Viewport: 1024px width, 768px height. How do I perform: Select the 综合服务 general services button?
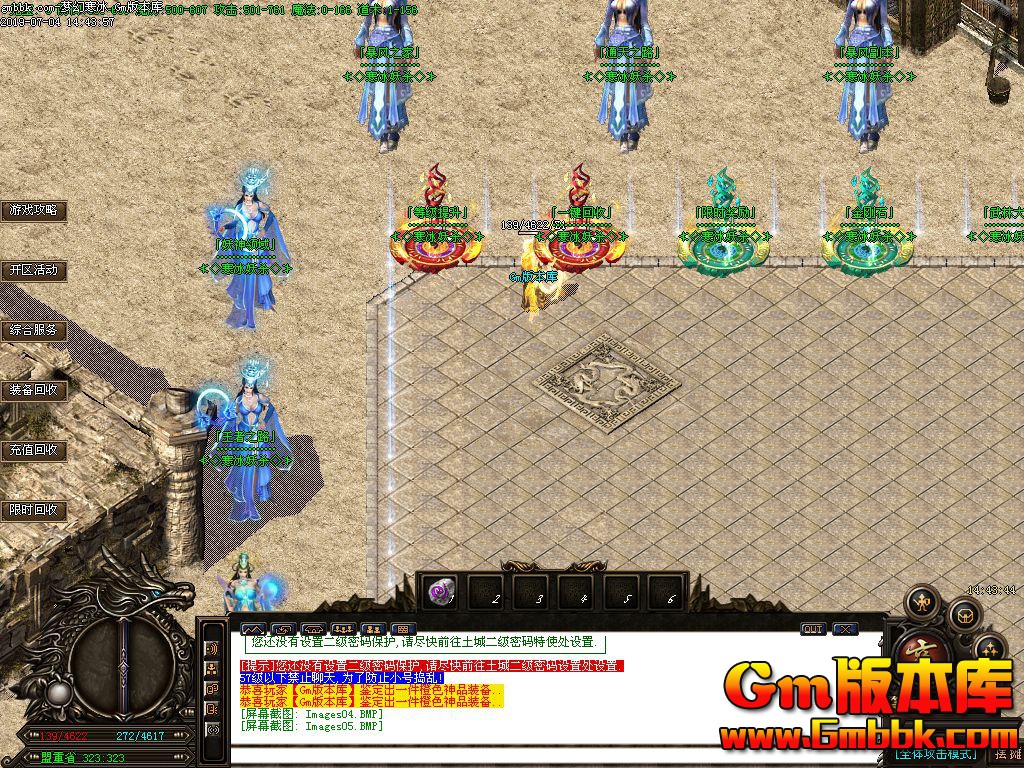34,330
